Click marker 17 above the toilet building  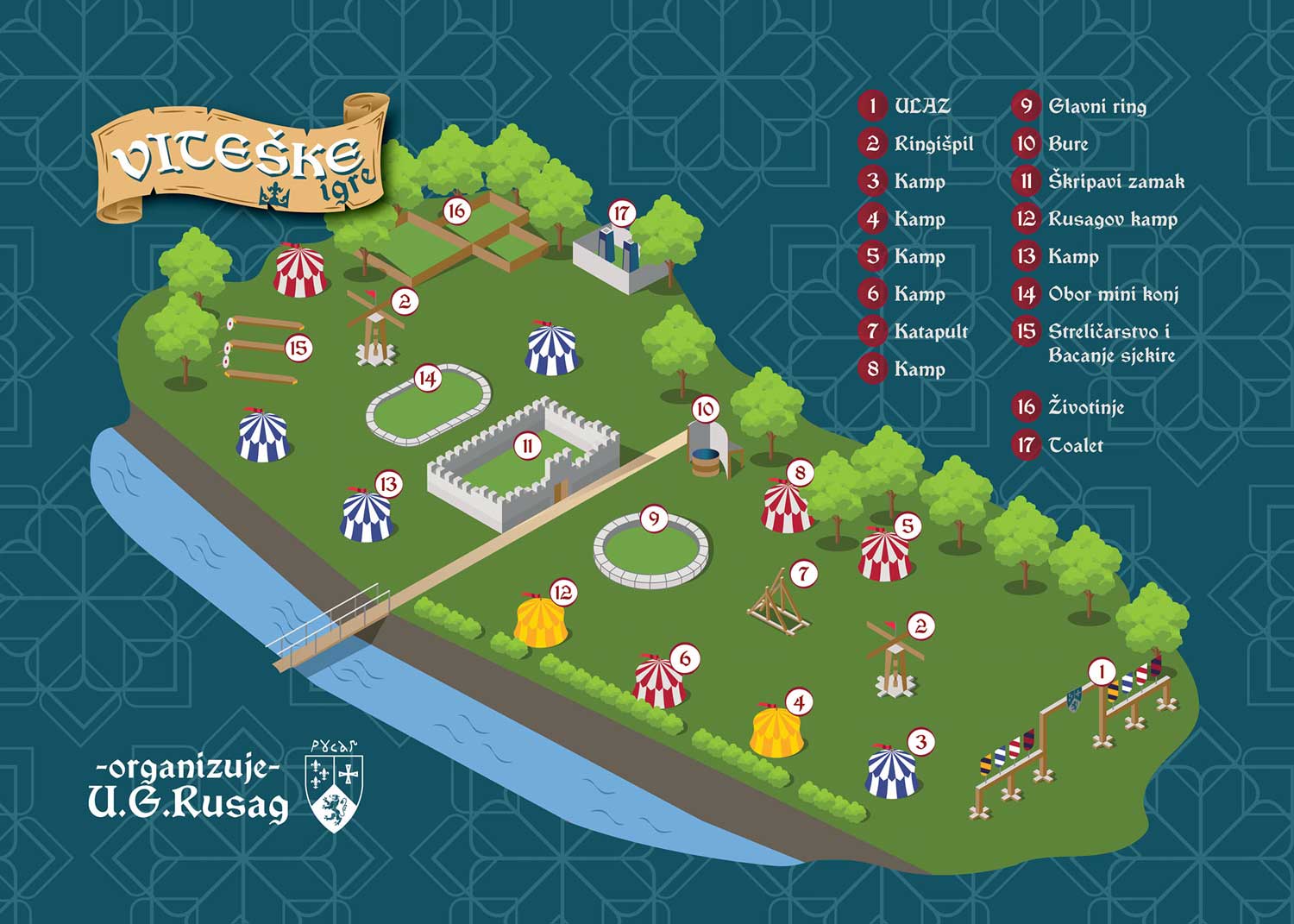[621, 213]
